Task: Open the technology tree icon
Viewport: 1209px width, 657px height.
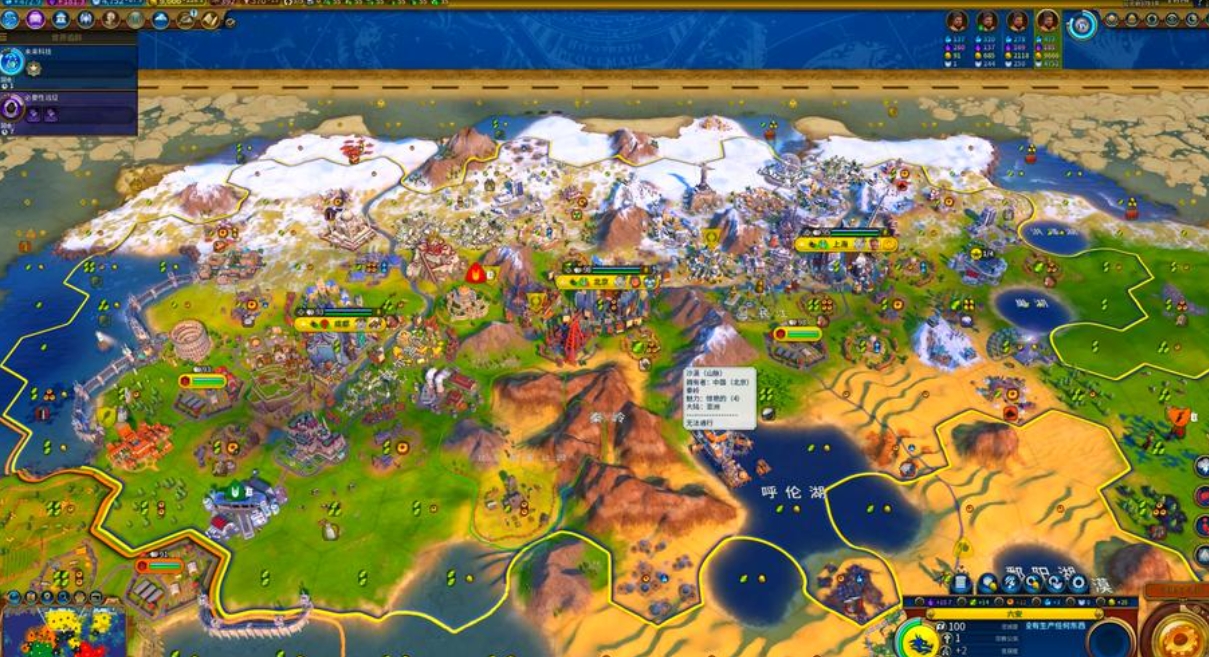Action: pyautogui.click(x=10, y=19)
